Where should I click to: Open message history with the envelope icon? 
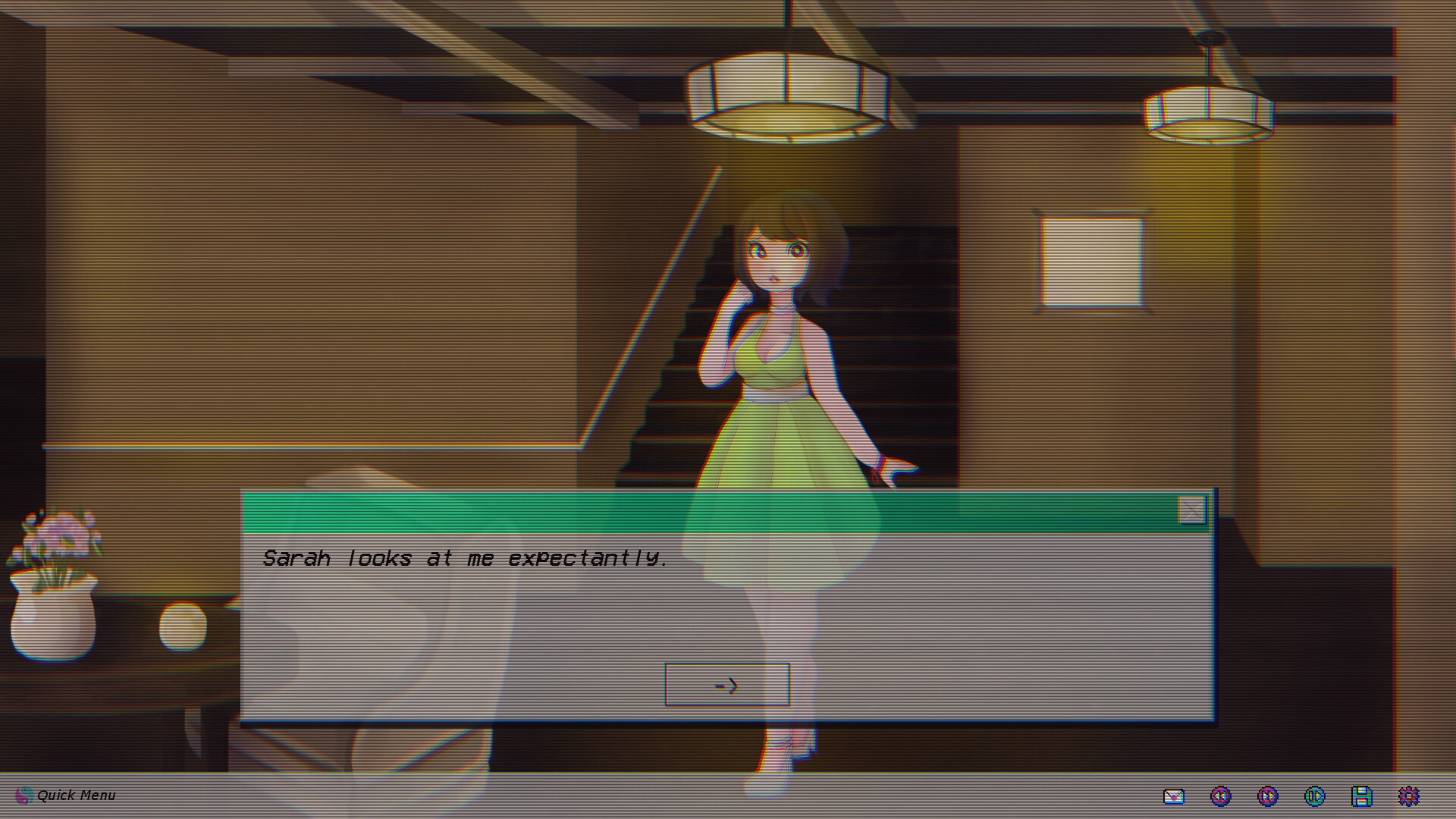1172,795
